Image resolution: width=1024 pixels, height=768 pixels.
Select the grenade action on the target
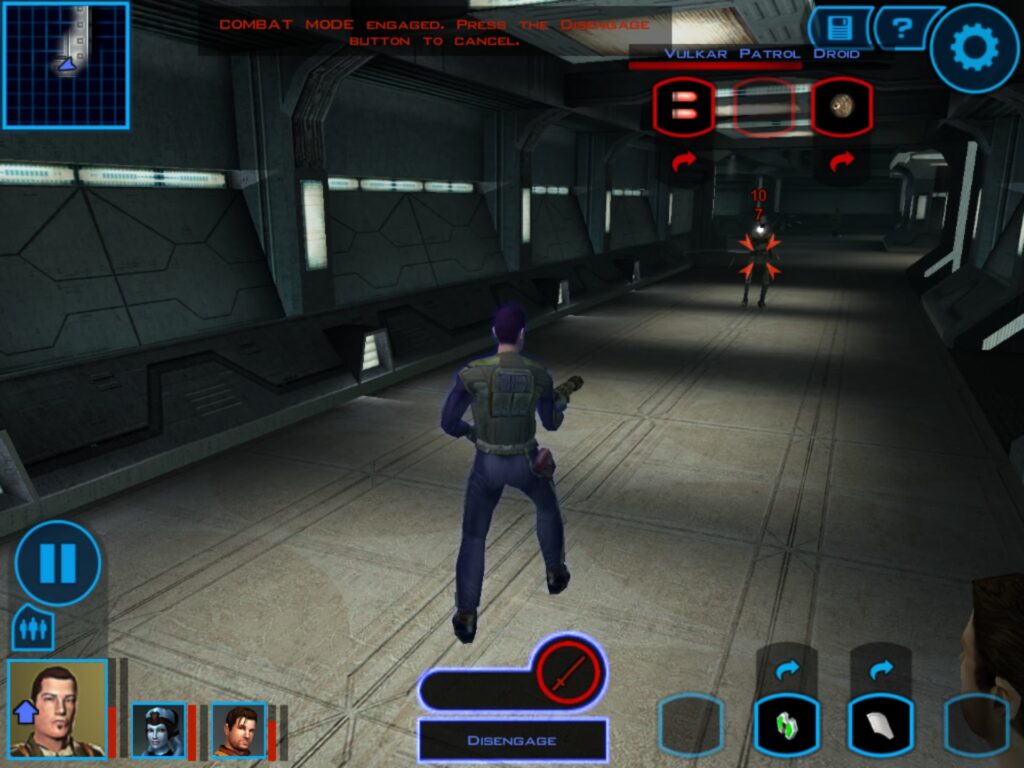(x=841, y=107)
